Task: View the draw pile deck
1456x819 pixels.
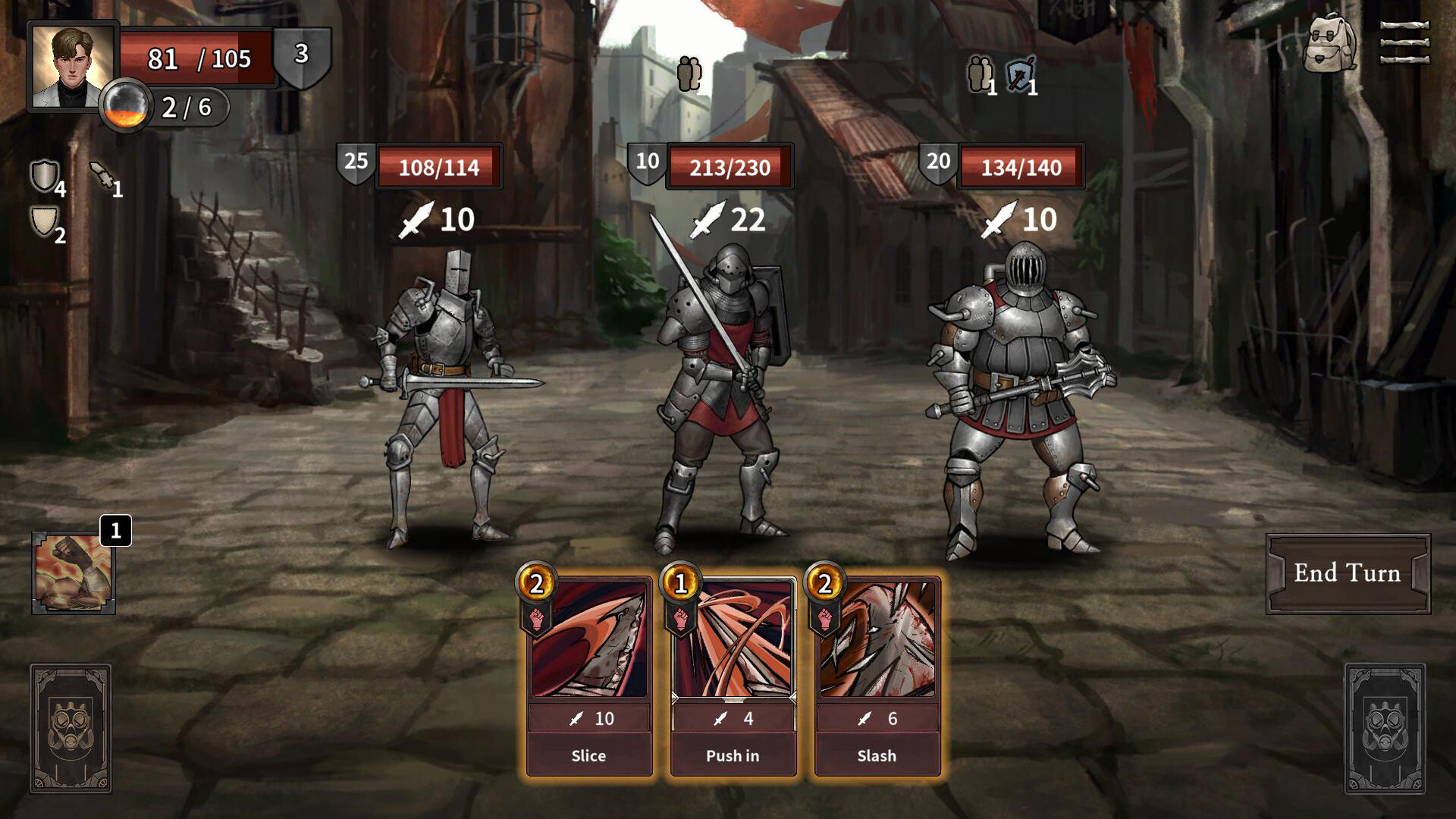Action: (71, 729)
